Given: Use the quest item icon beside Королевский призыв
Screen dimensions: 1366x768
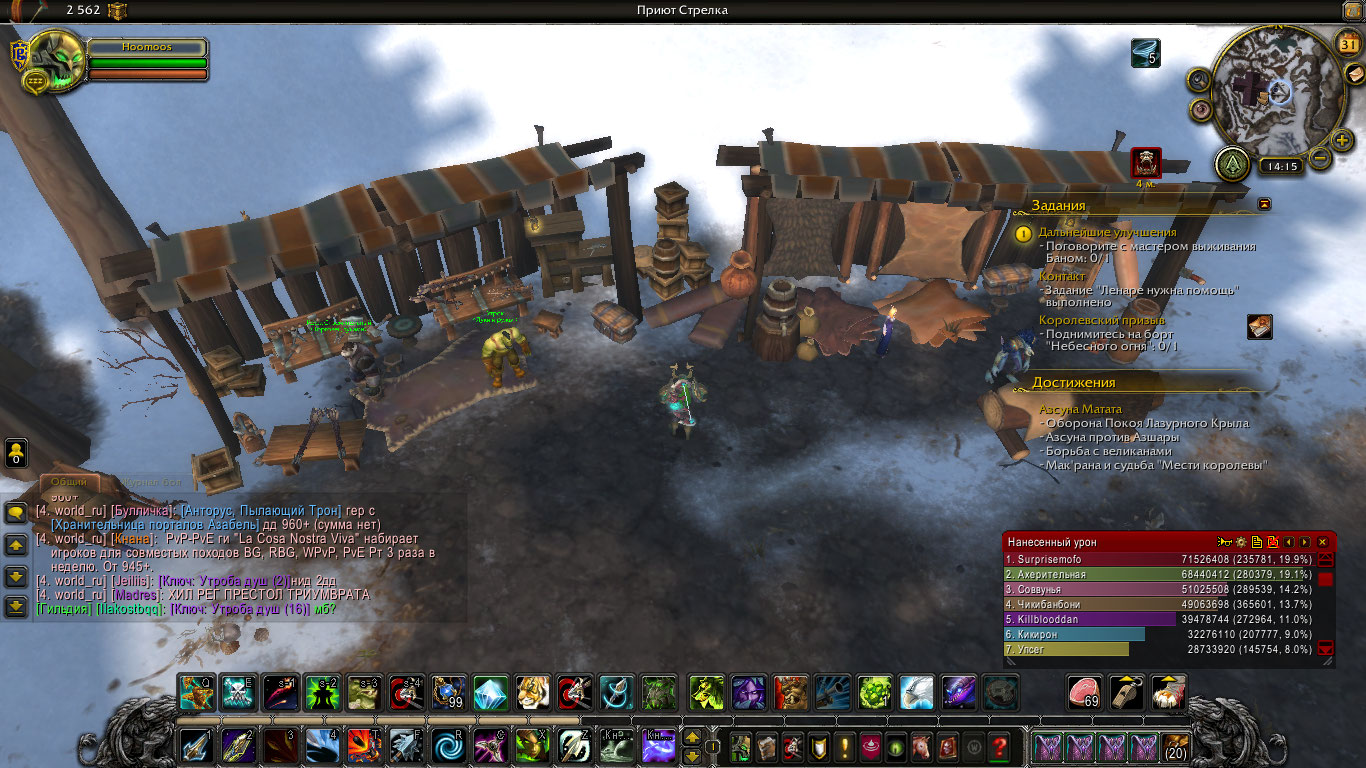Looking at the screenshot, I should click(x=1260, y=327).
